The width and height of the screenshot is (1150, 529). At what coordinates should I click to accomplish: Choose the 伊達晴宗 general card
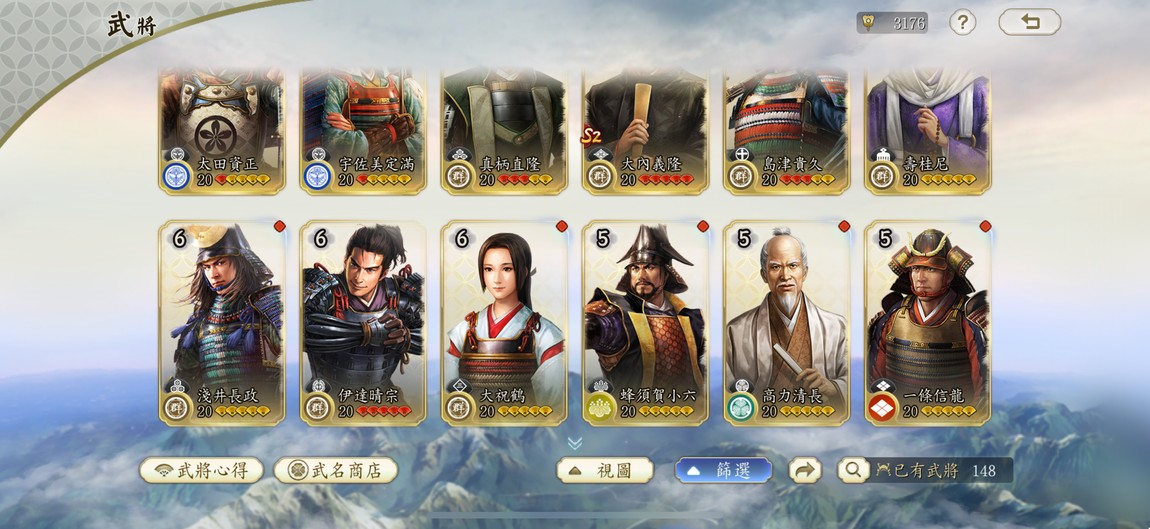click(363, 322)
